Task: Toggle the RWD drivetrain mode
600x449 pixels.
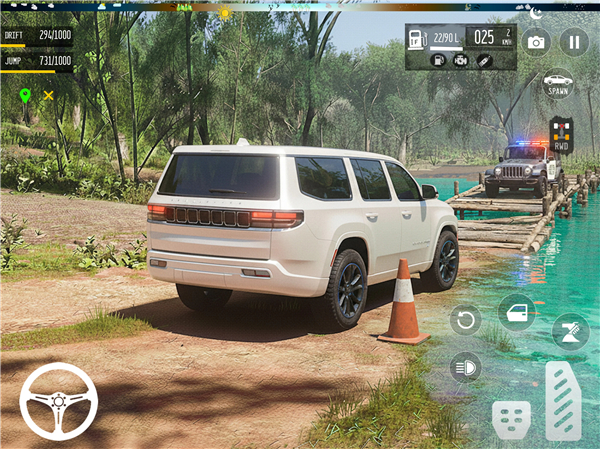Action: (561, 135)
